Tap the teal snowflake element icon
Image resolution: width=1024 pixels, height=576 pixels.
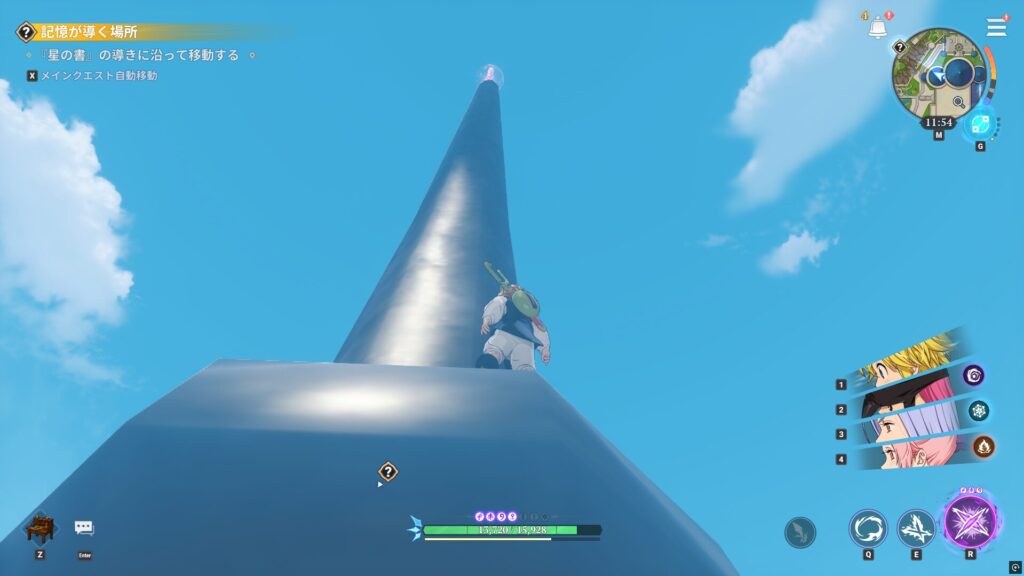tap(978, 410)
